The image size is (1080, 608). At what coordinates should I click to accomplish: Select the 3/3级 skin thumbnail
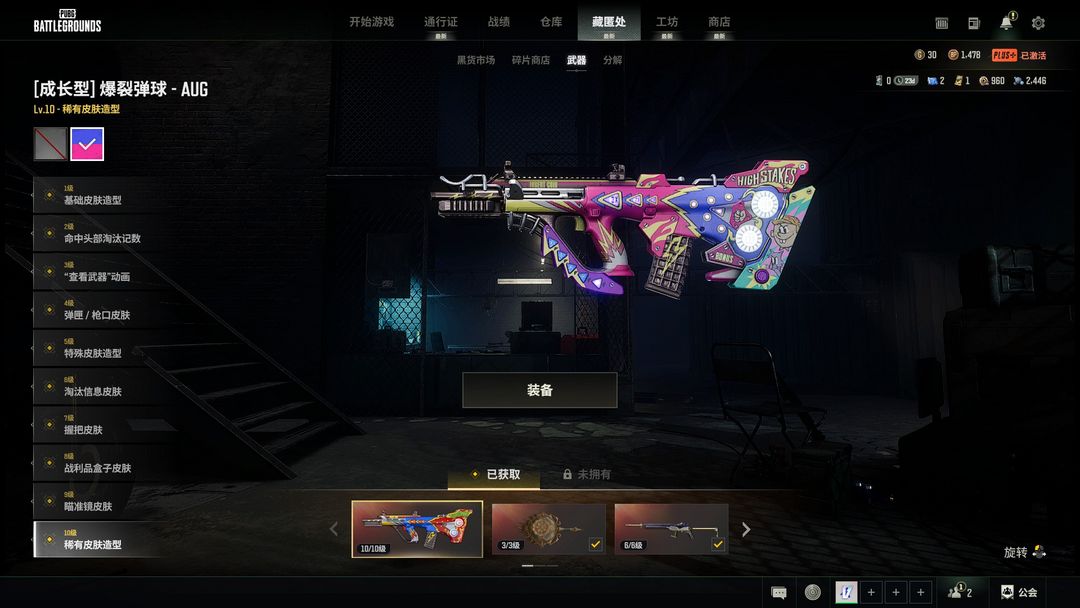(548, 529)
